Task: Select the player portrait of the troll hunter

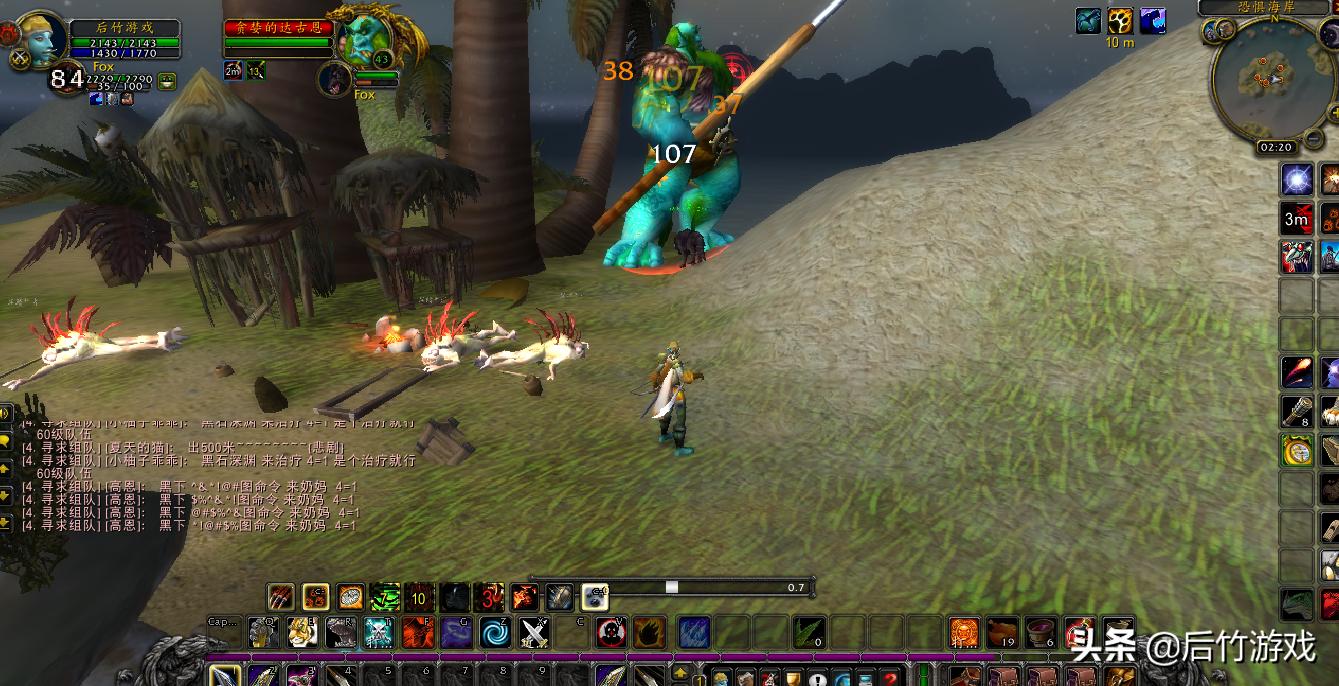Action: [37, 39]
